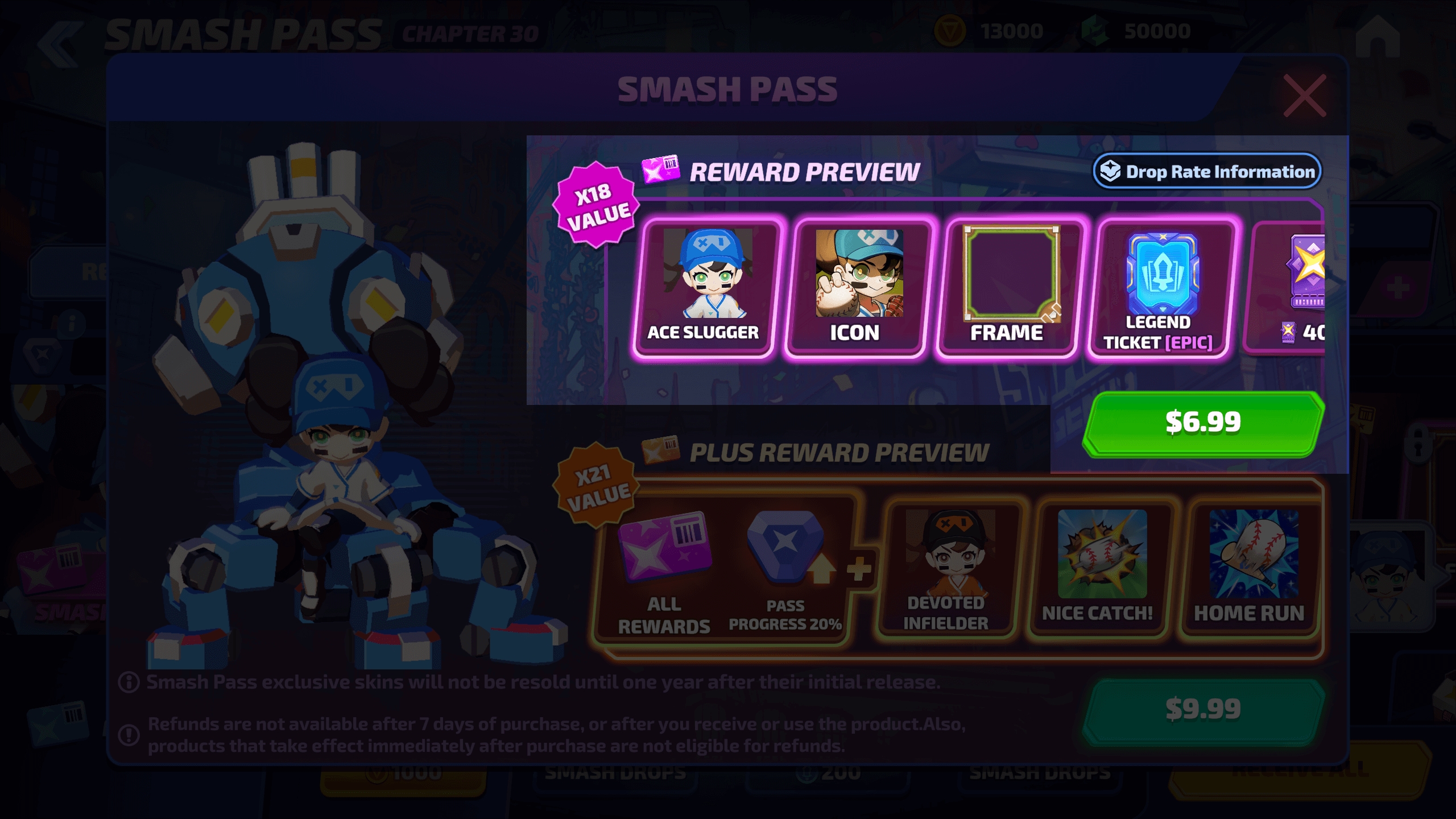Select the Ace Slugger skin reward
This screenshot has width=1456, height=819.
pos(705,288)
